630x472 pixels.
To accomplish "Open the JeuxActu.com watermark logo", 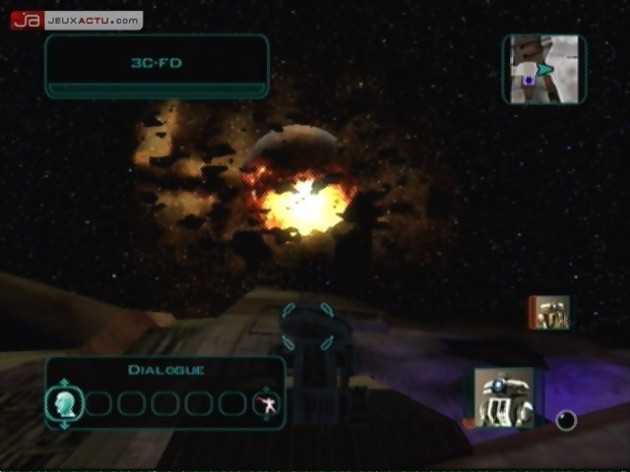I will (x=76, y=20).
